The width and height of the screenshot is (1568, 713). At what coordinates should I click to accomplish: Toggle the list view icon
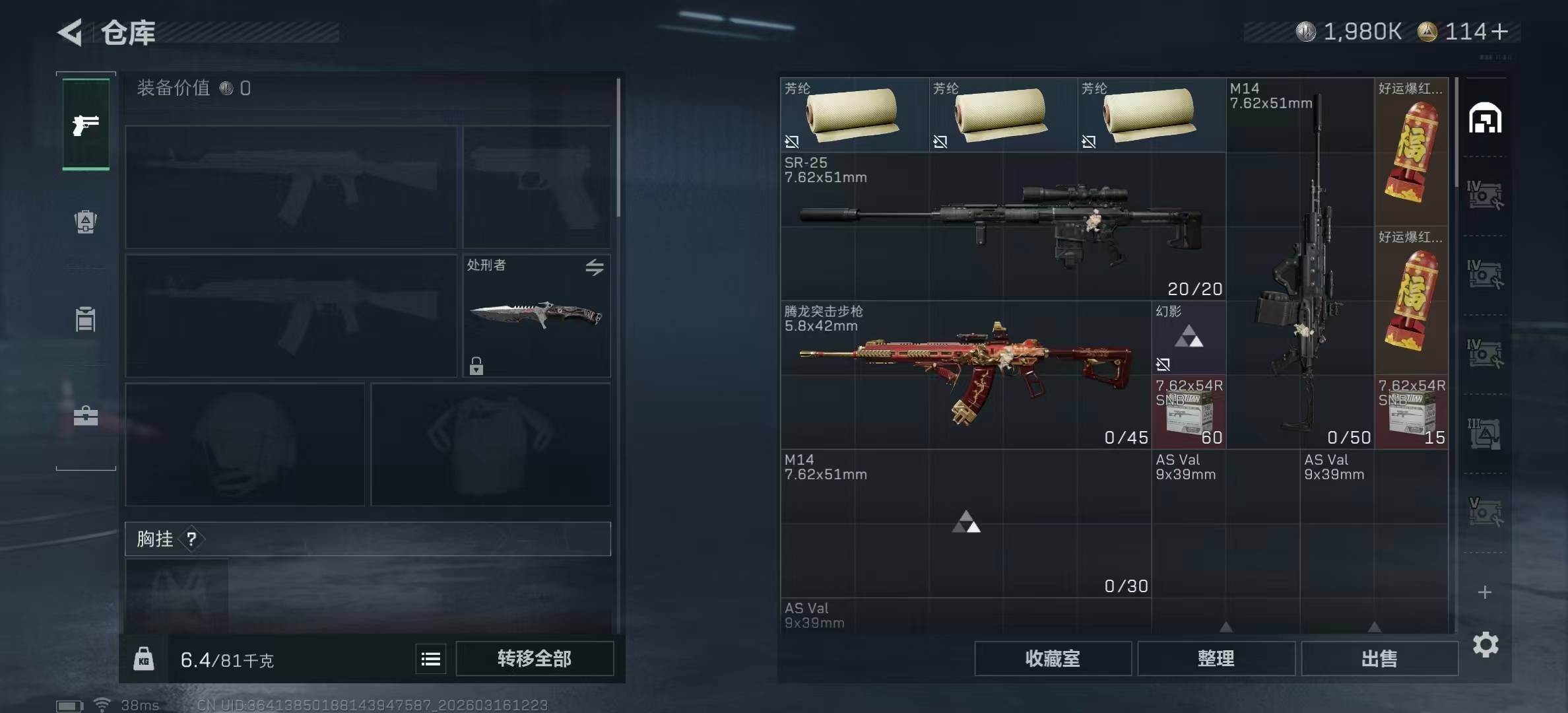click(431, 659)
